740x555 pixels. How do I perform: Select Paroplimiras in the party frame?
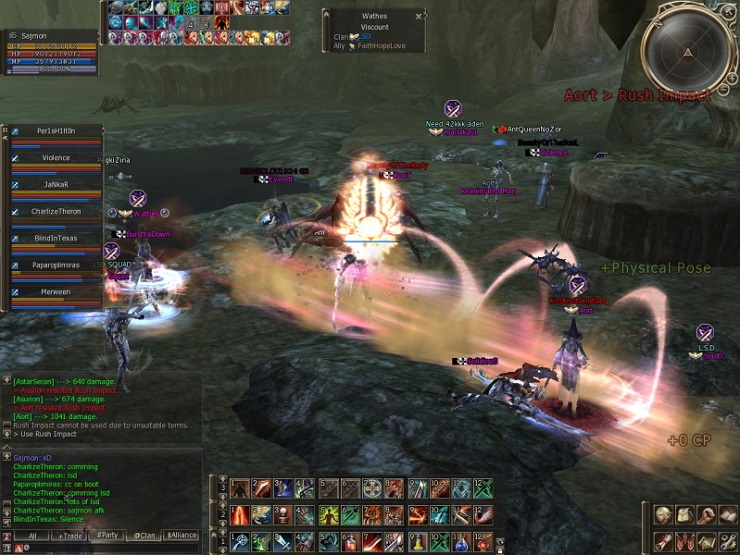pyautogui.click(x=56, y=266)
